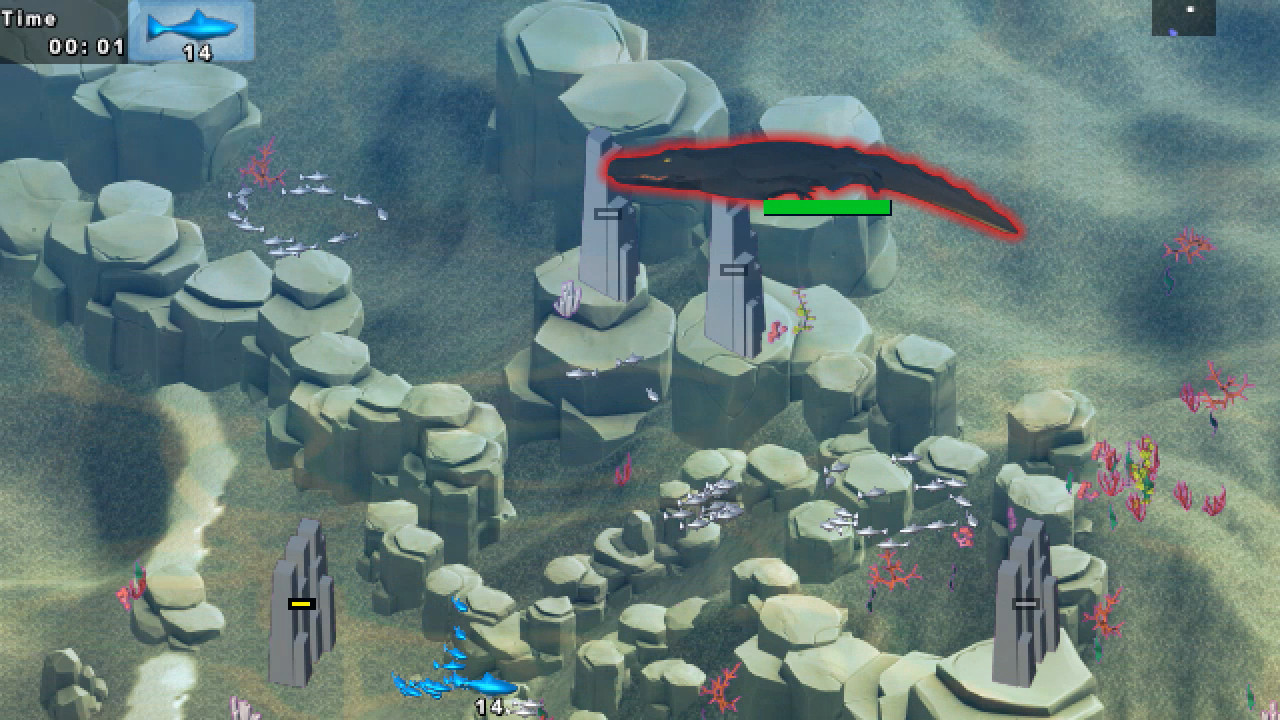Click the marker on bottom-right gray pillar
Screen dimensions: 1280x720
click(x=1024, y=603)
